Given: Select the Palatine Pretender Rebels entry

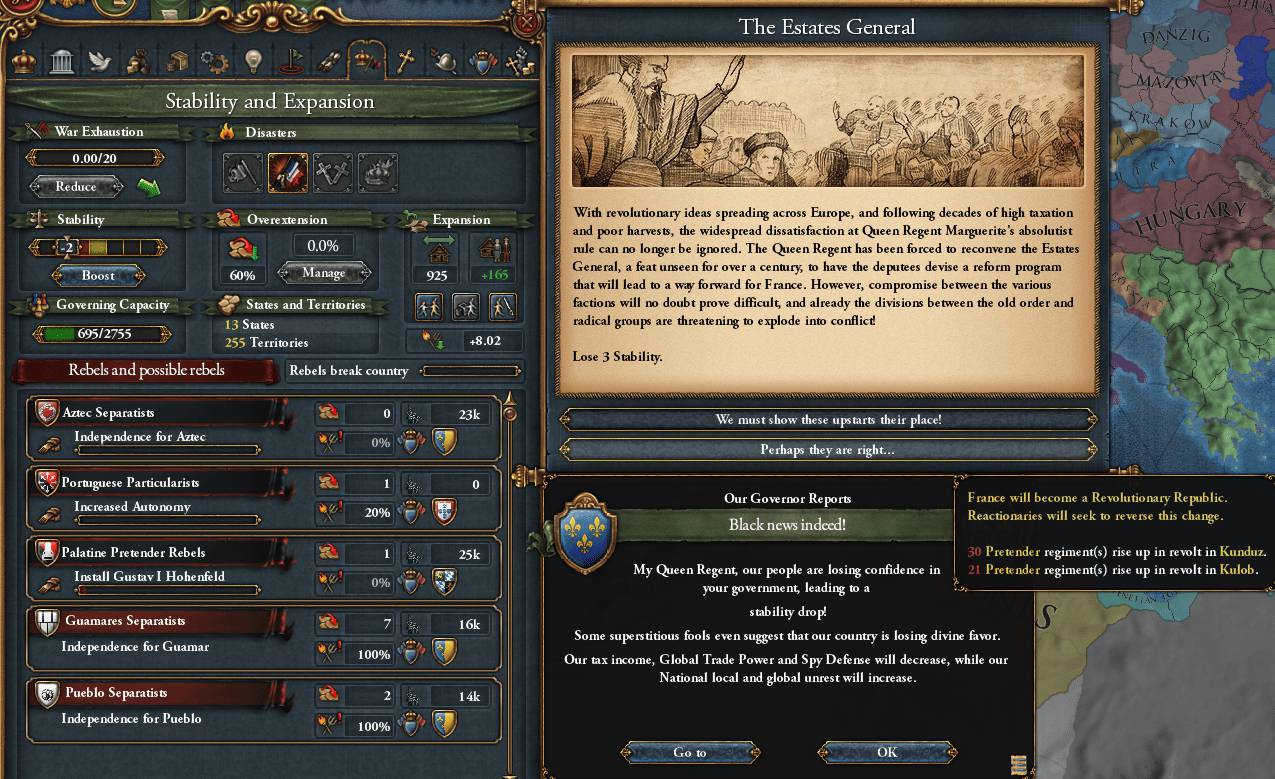Looking at the screenshot, I should 160,553.
